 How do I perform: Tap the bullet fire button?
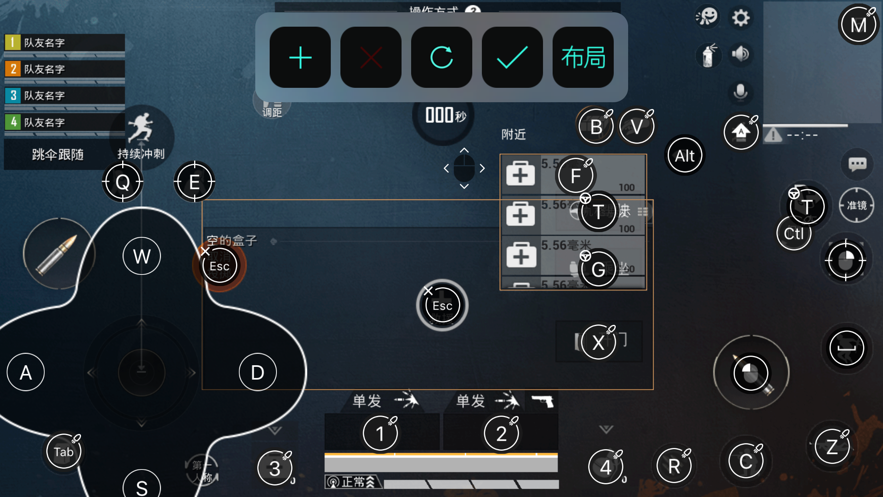[57, 255]
